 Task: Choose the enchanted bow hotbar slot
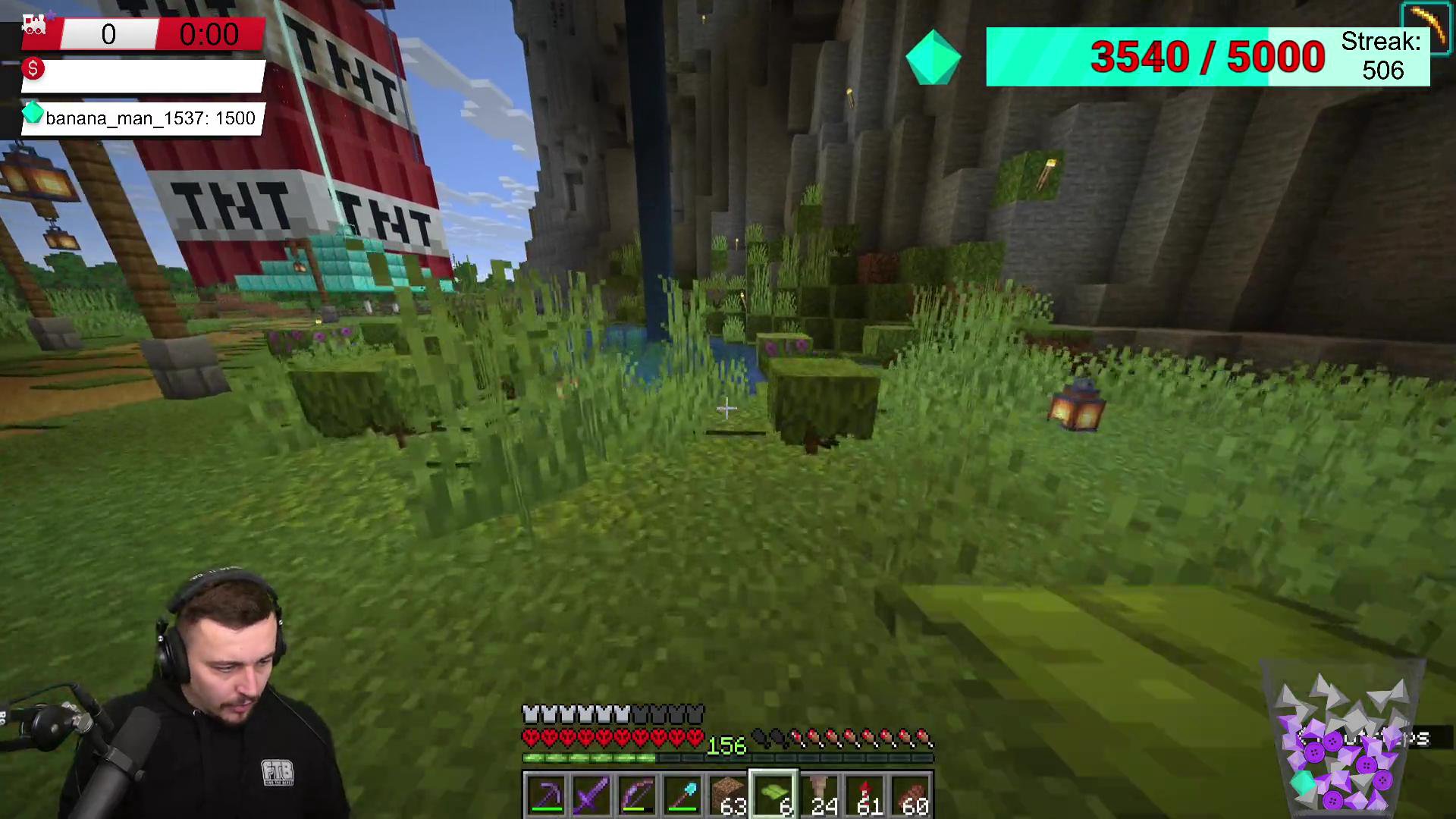coord(637,795)
